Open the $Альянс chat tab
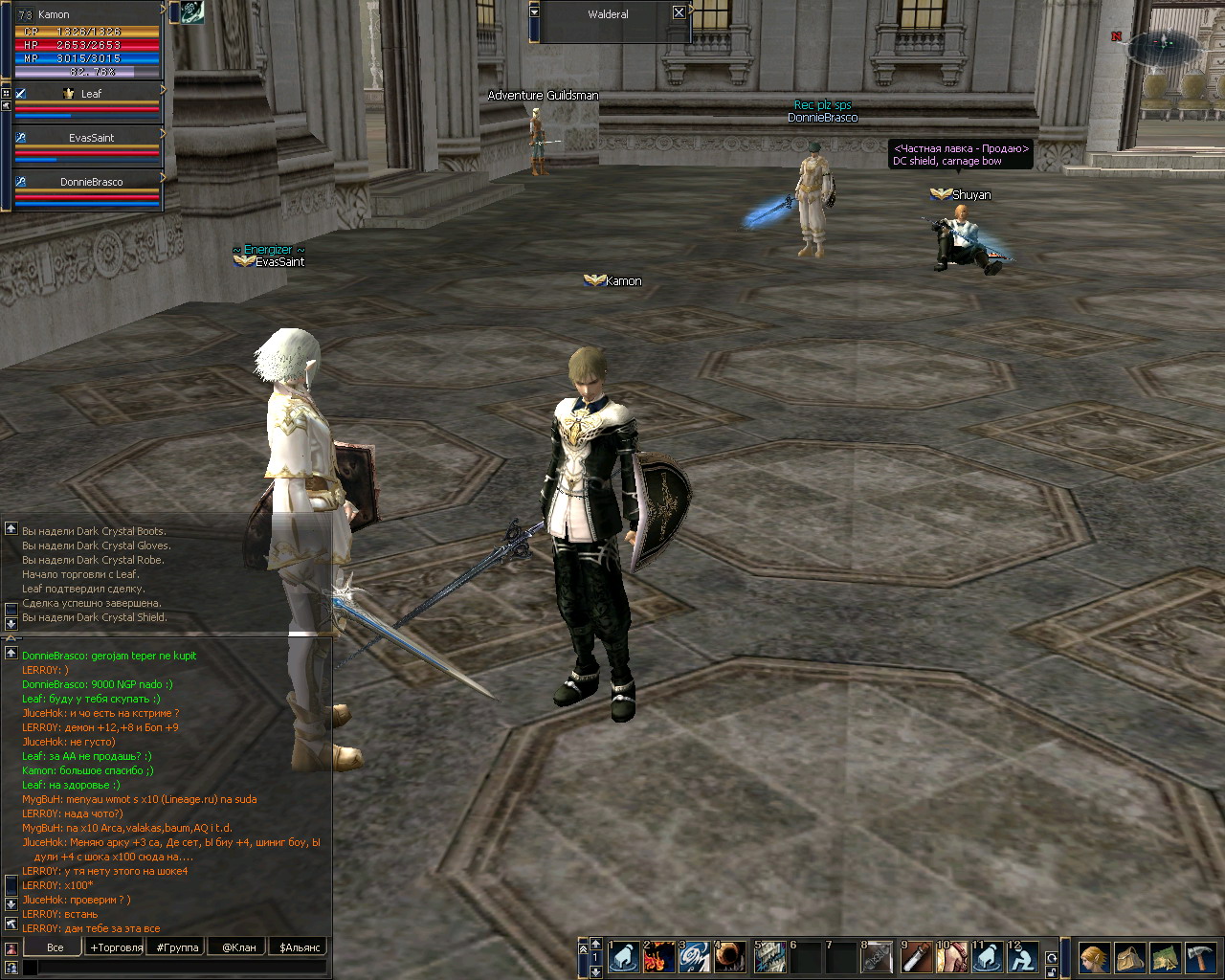The height and width of the screenshot is (980, 1225). point(300,947)
